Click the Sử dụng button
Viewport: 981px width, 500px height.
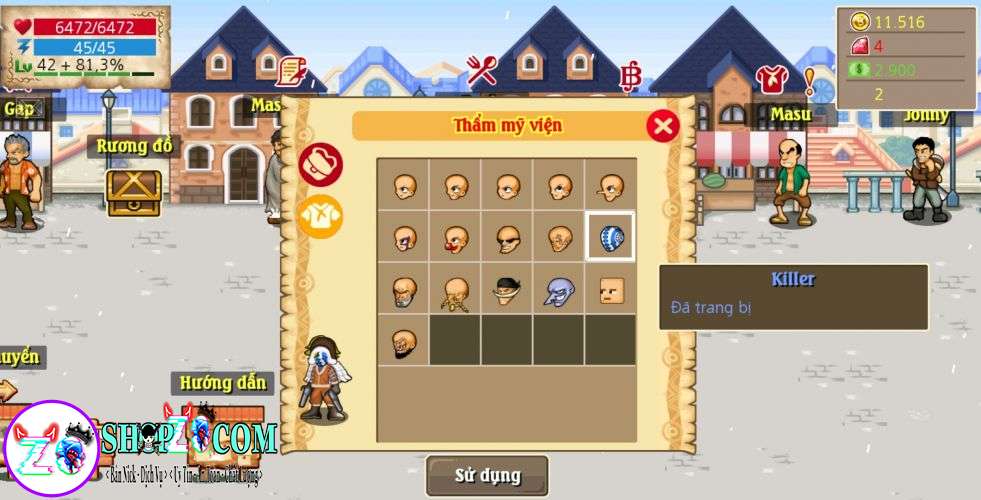pyautogui.click(x=487, y=475)
